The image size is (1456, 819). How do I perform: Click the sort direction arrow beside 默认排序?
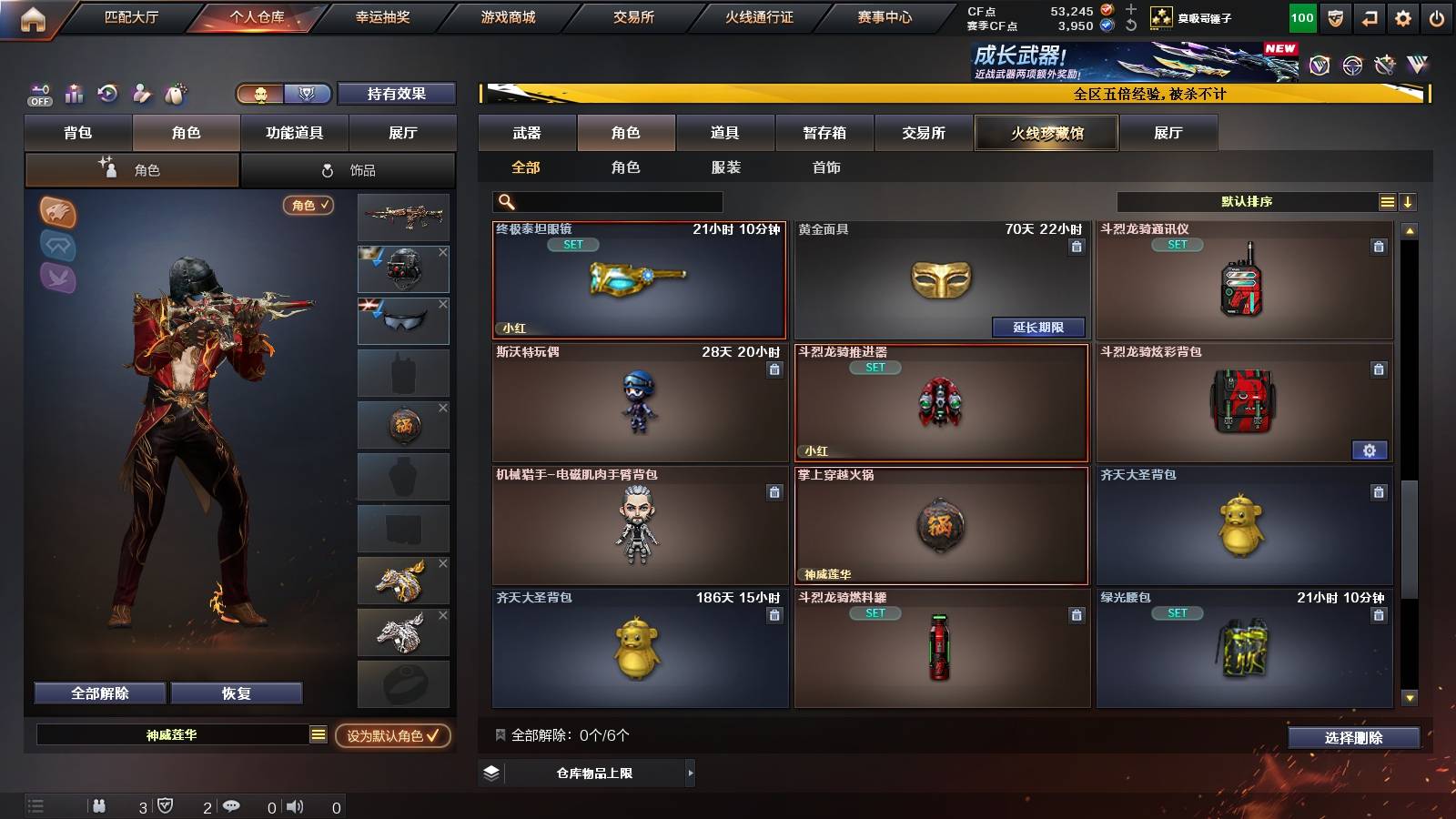pyautogui.click(x=1409, y=202)
